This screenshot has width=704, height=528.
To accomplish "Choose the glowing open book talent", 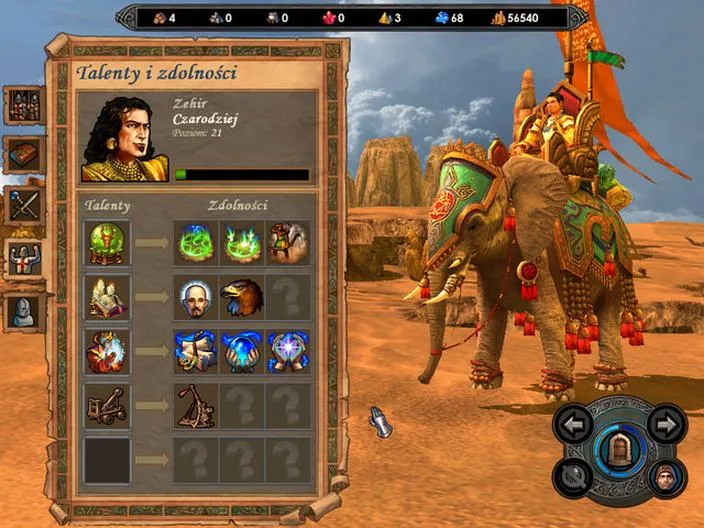I will (x=107, y=297).
